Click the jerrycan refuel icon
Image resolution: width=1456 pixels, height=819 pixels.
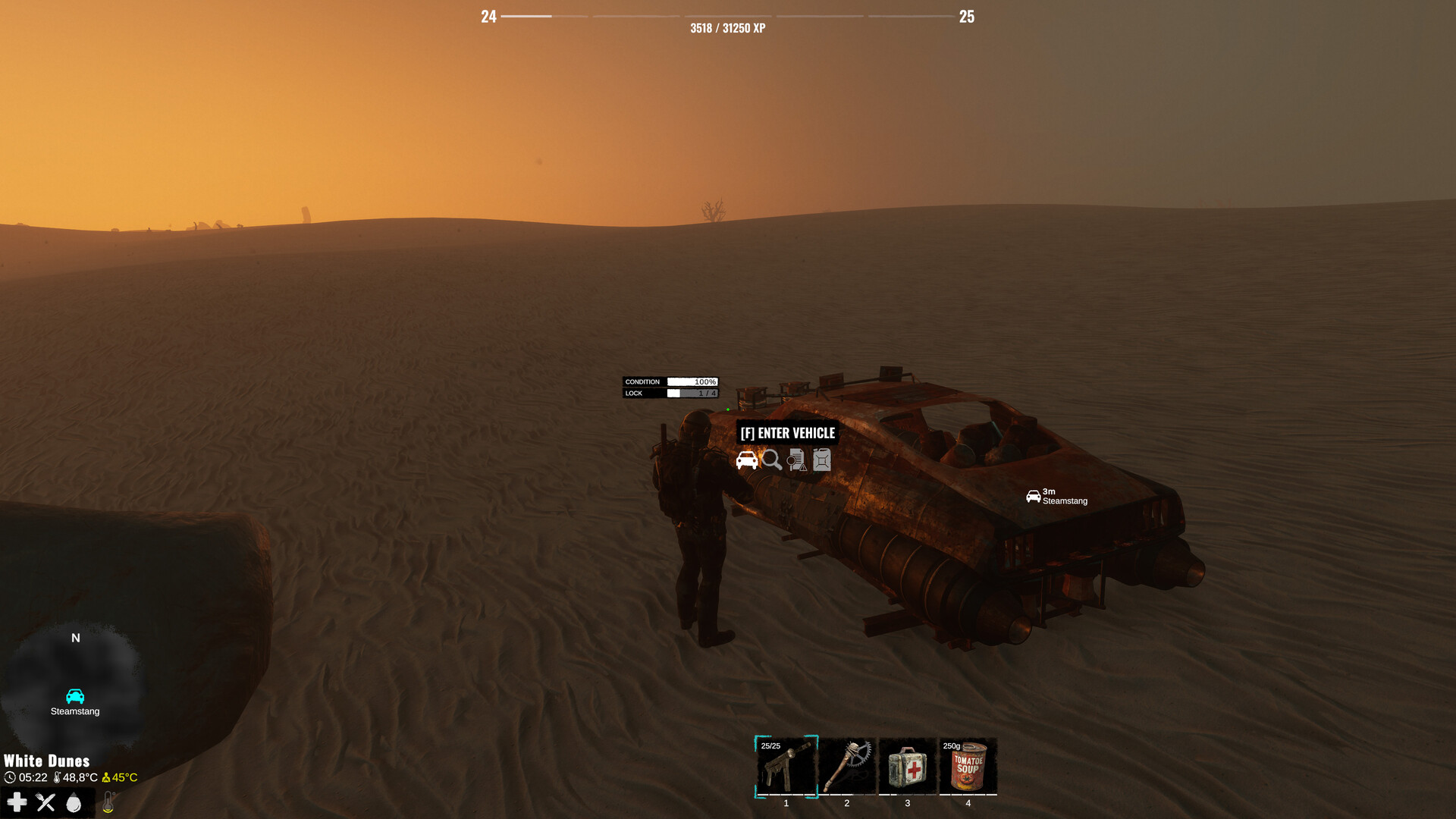[821, 460]
